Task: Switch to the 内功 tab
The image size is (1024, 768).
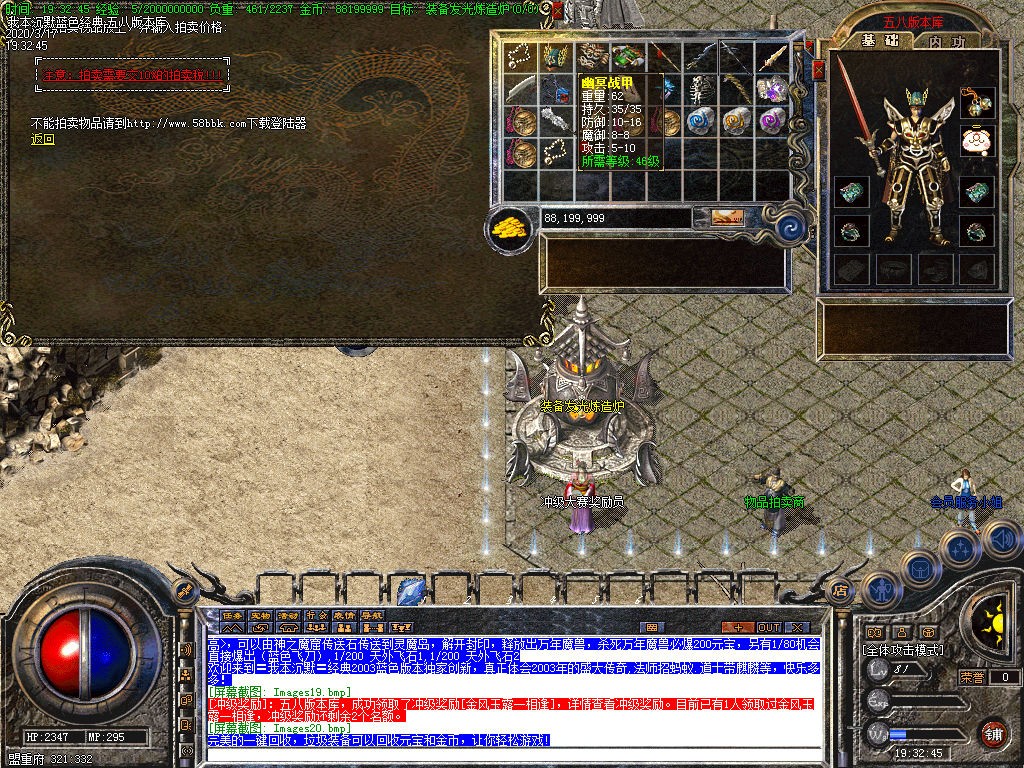Action: [x=945, y=41]
